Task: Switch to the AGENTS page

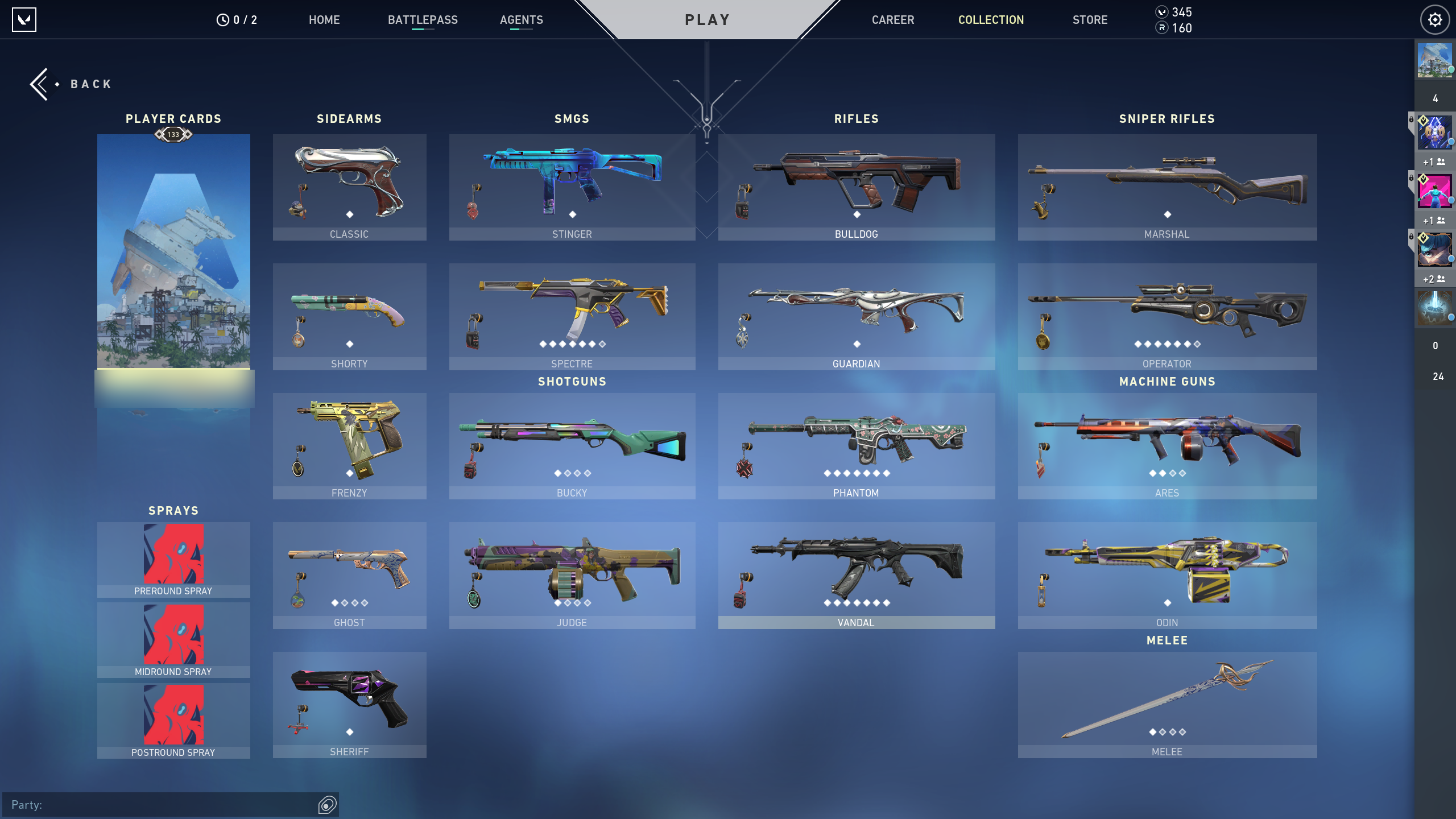Action: click(522, 20)
